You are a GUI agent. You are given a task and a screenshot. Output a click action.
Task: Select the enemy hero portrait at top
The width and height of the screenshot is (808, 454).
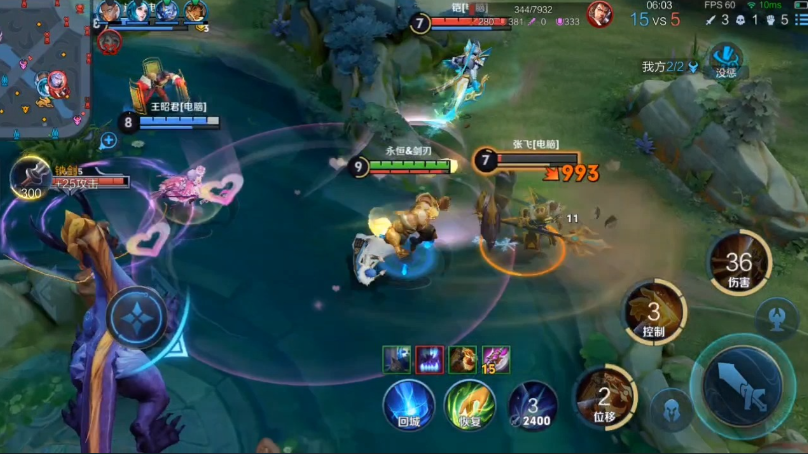[600, 14]
